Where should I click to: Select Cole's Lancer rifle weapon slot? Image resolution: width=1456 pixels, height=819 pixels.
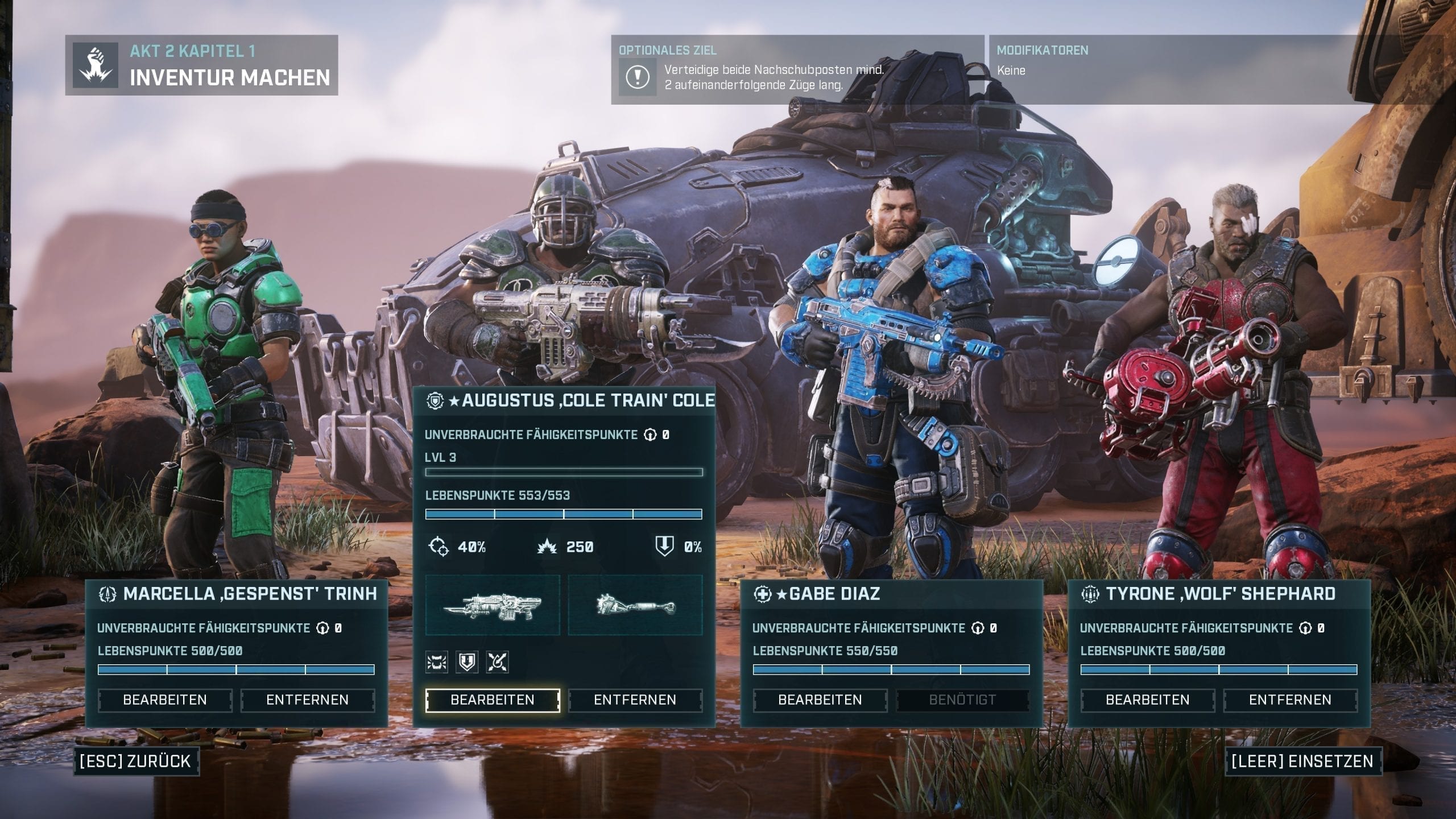tap(493, 605)
